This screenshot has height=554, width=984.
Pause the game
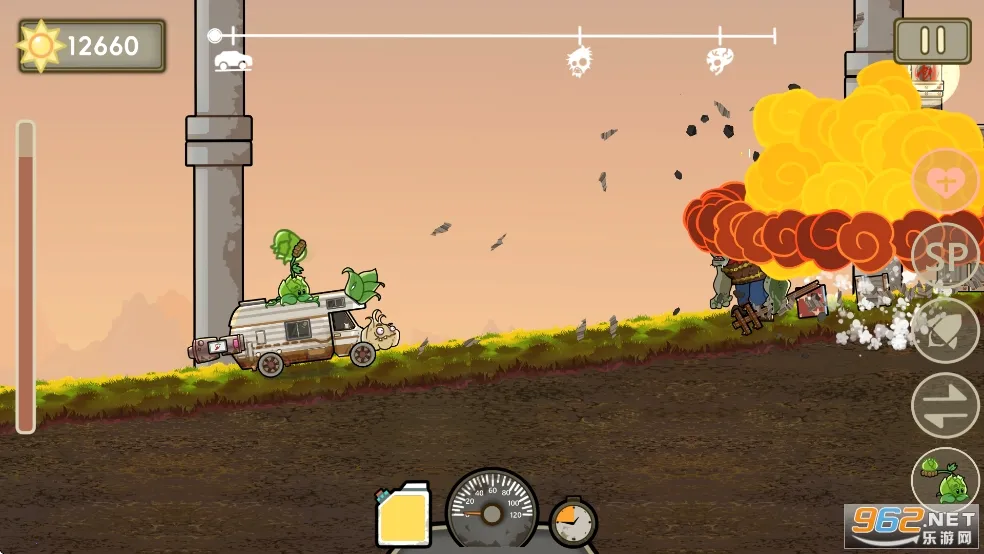932,41
